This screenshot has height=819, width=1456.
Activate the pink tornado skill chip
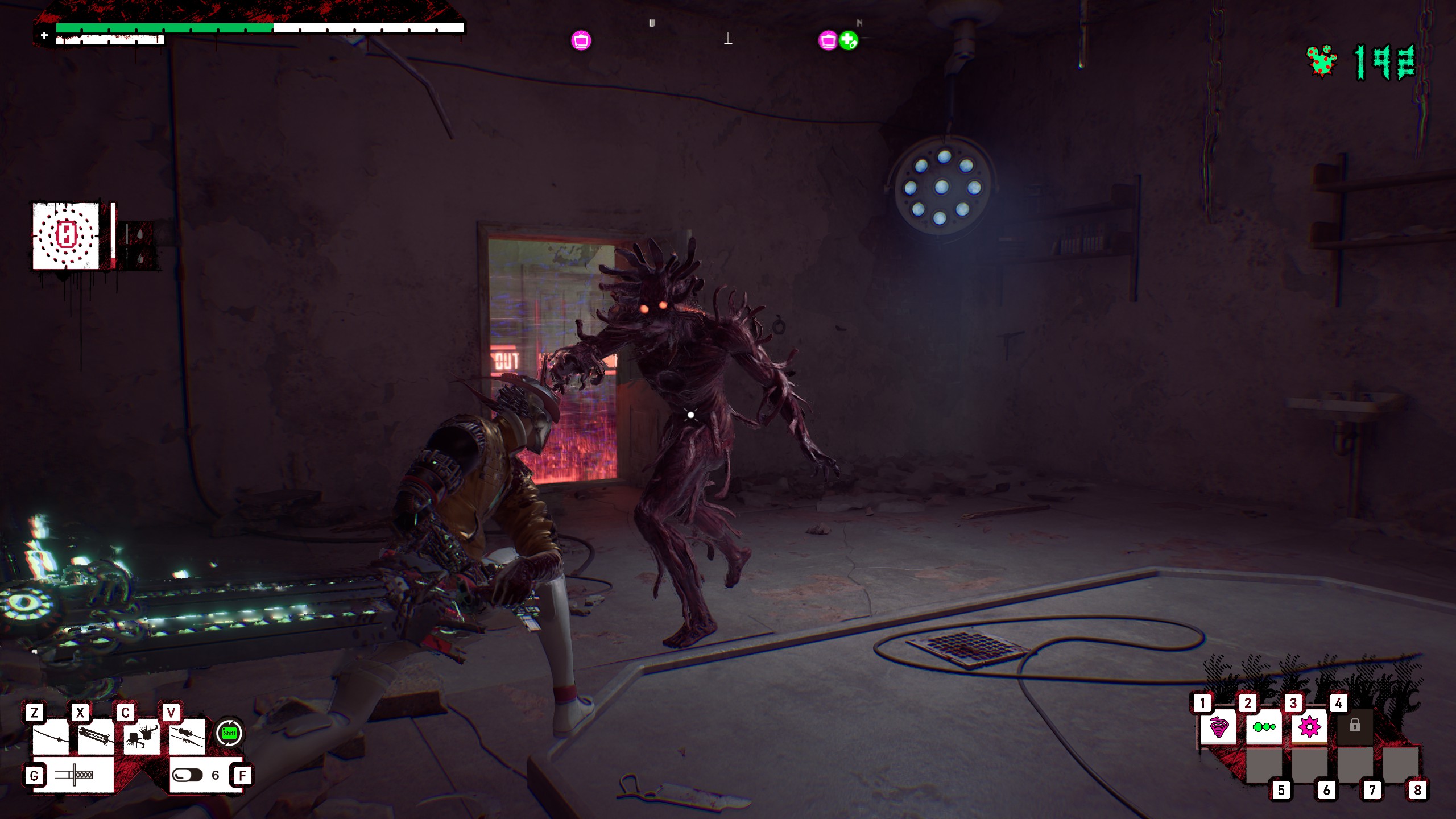pyautogui.click(x=1218, y=727)
